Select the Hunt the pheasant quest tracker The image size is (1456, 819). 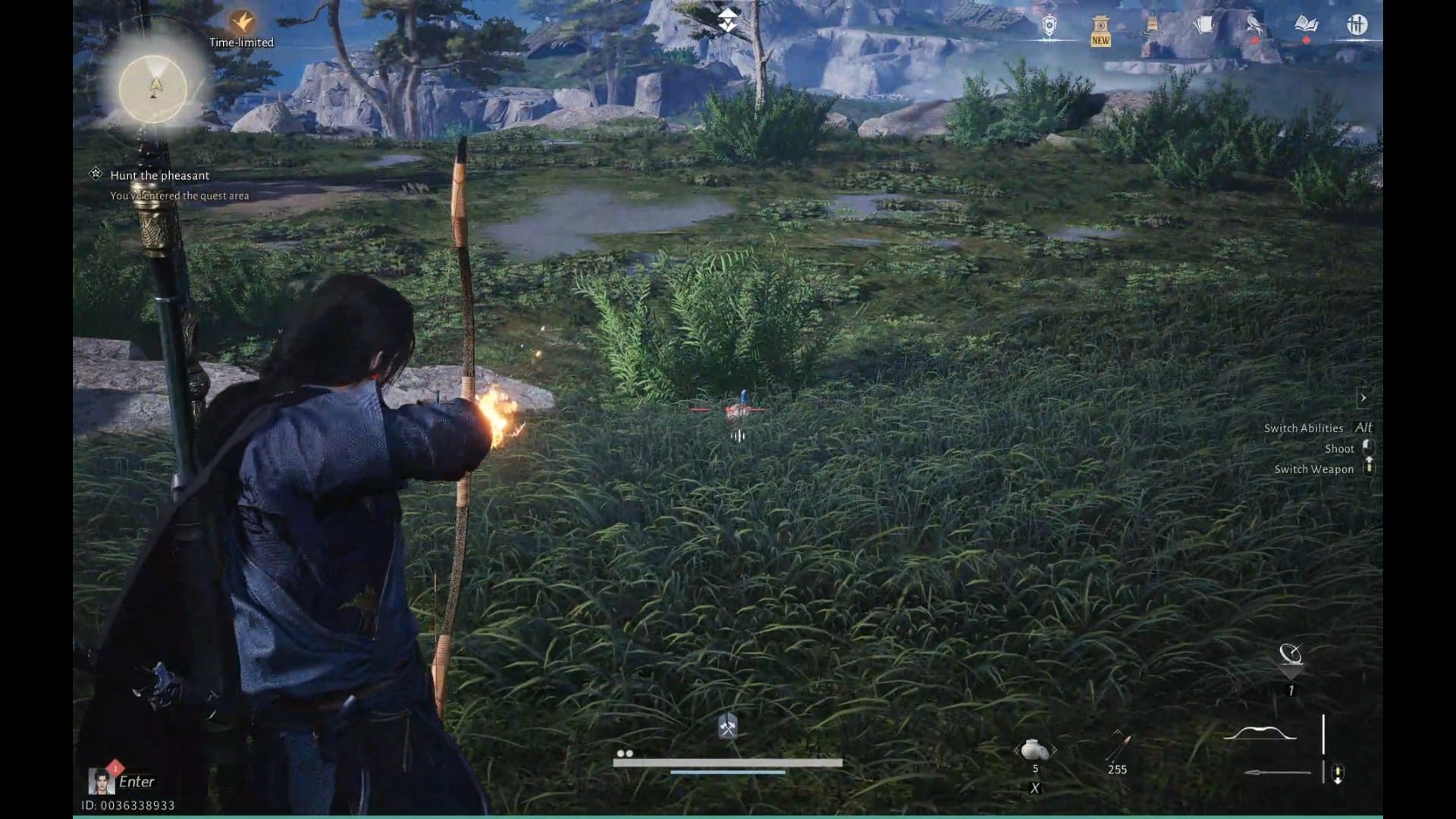(x=159, y=175)
